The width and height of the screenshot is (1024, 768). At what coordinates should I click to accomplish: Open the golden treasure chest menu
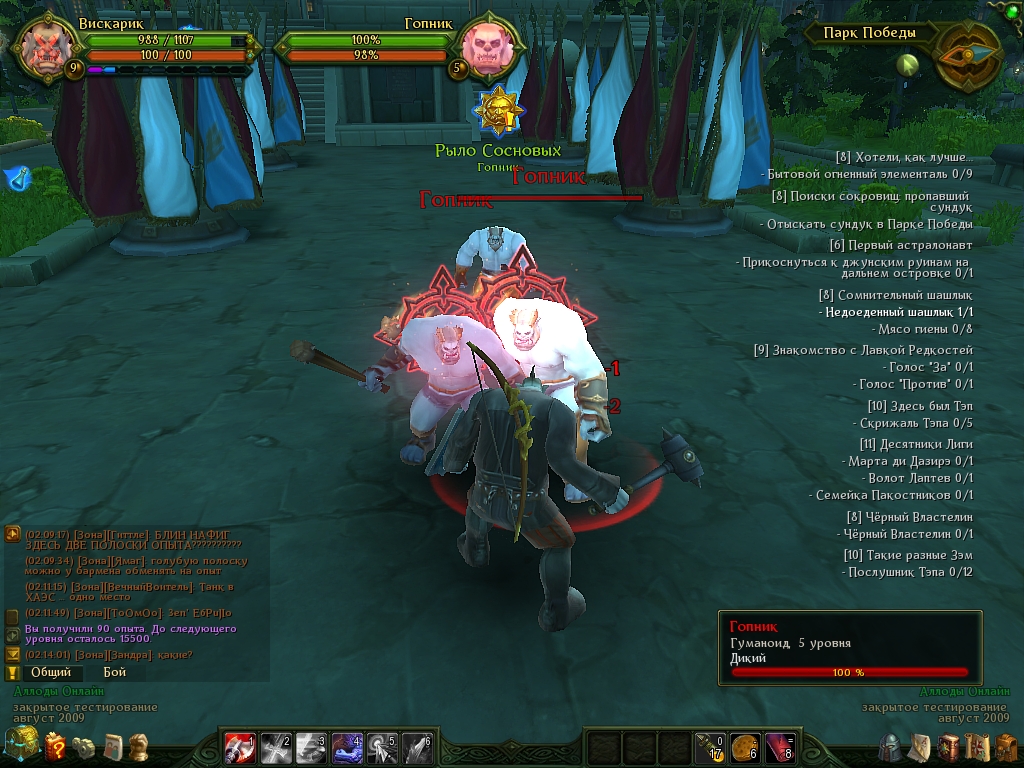coord(20,745)
